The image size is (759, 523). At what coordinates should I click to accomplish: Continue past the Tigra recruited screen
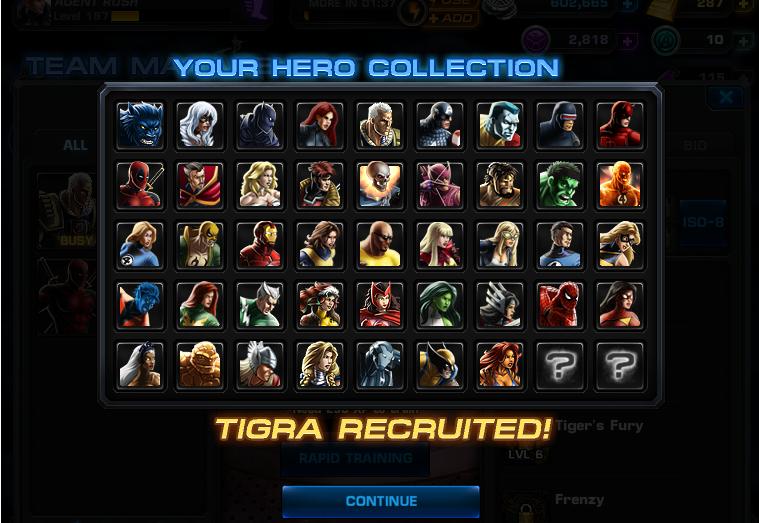[x=381, y=501]
